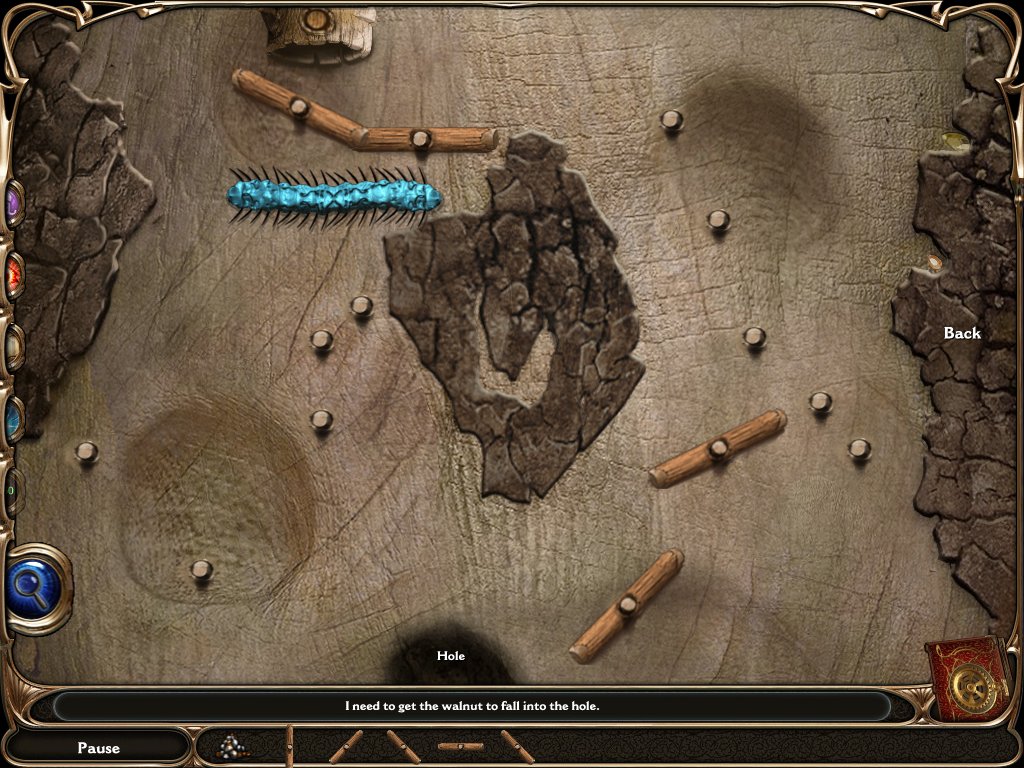
Task: Click the Pause button
Action: point(98,747)
